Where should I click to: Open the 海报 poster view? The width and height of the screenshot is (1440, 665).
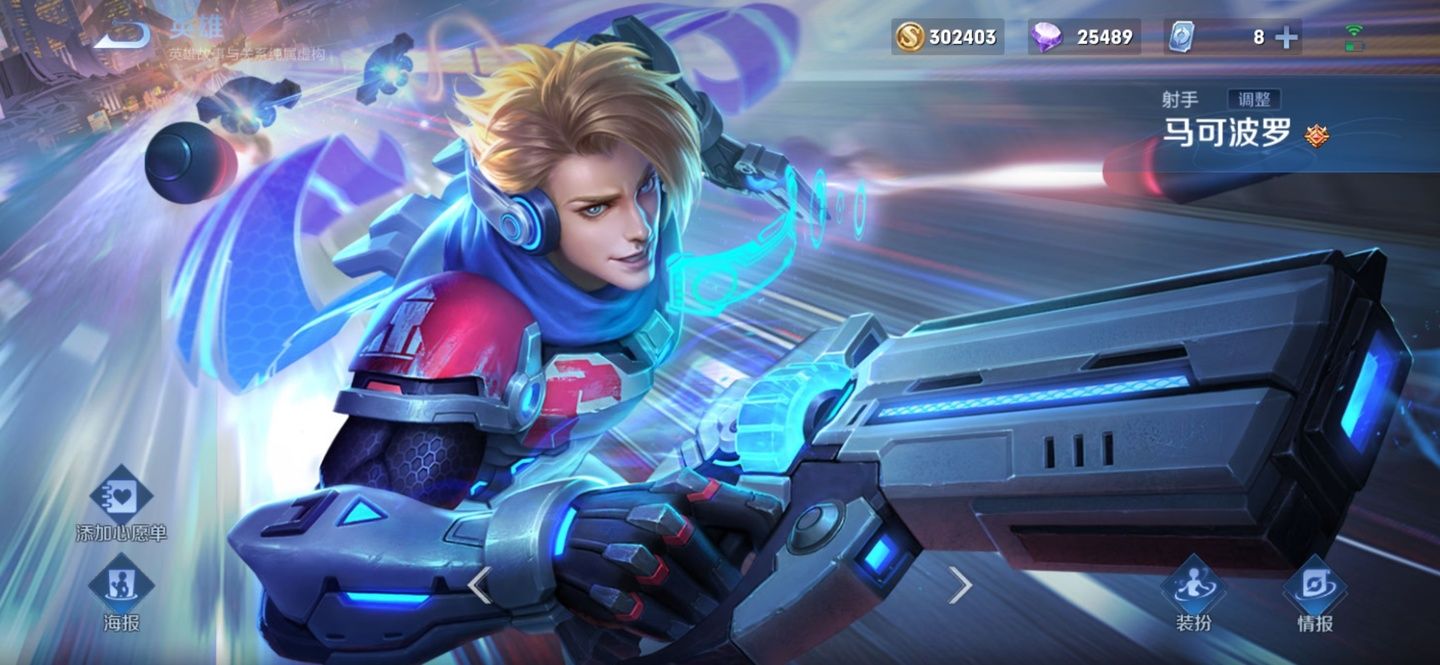pos(121,594)
